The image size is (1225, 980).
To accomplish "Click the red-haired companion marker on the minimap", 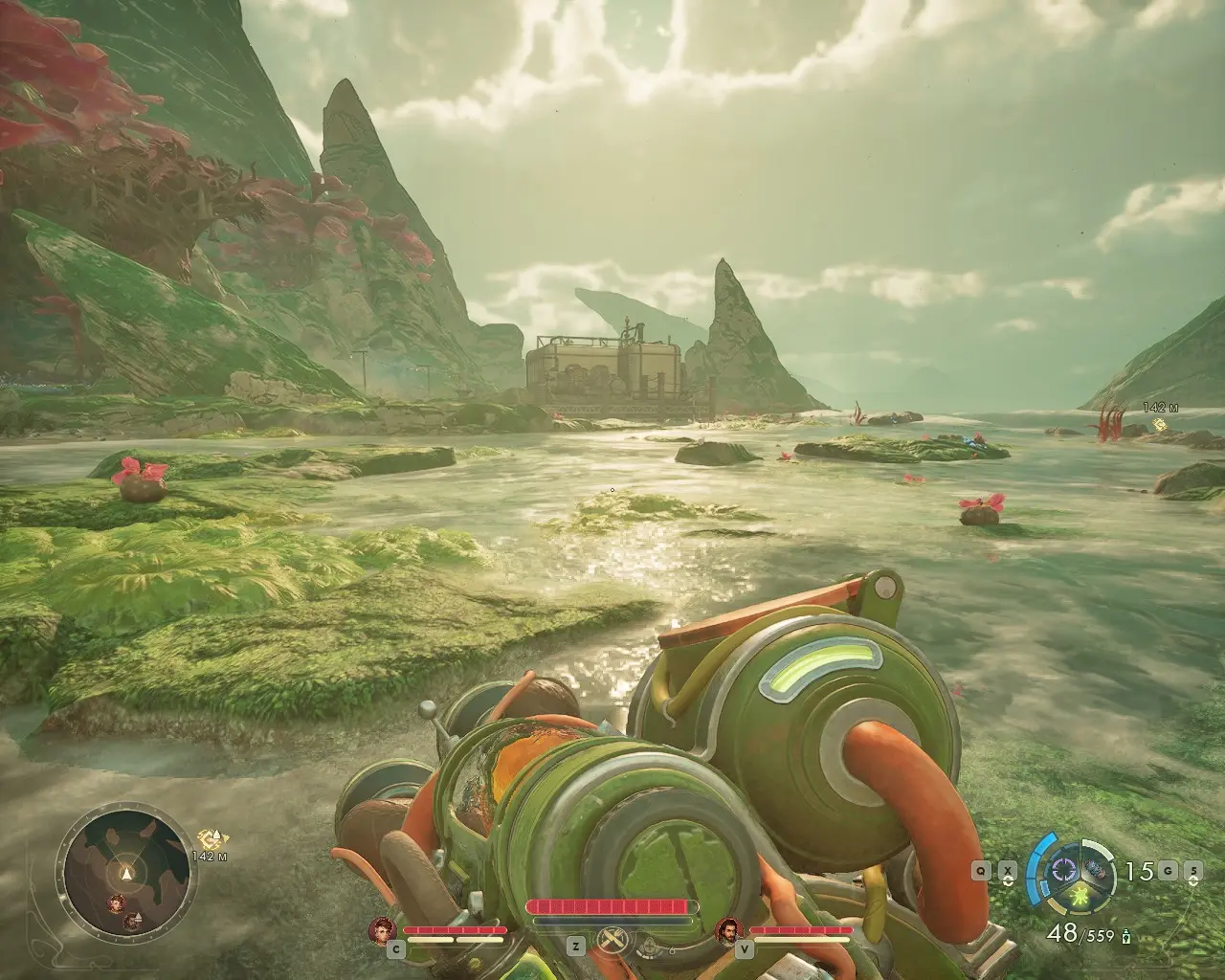I will [115, 902].
